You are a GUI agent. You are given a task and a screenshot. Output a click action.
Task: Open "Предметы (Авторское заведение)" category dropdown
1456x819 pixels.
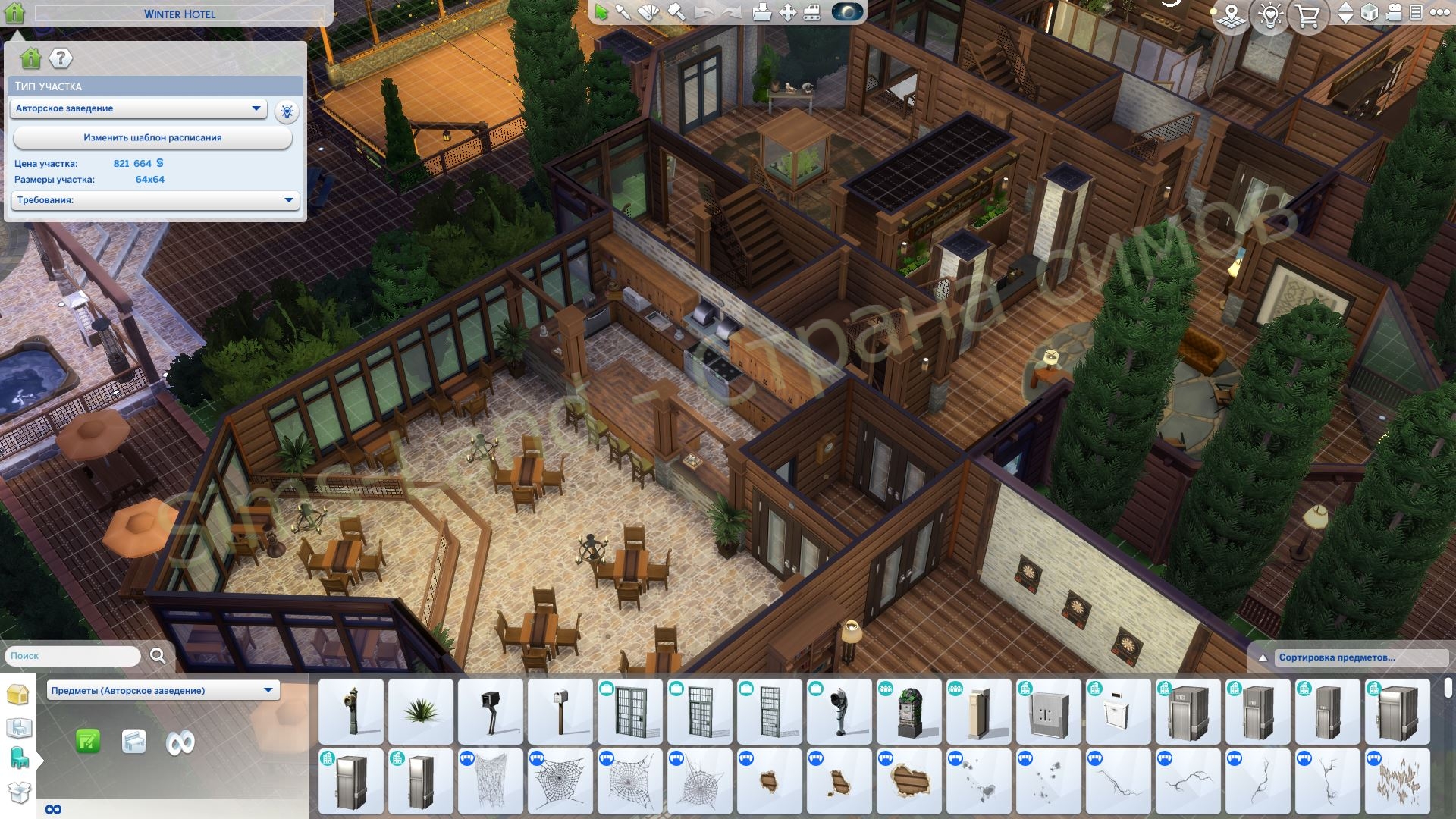point(162,690)
